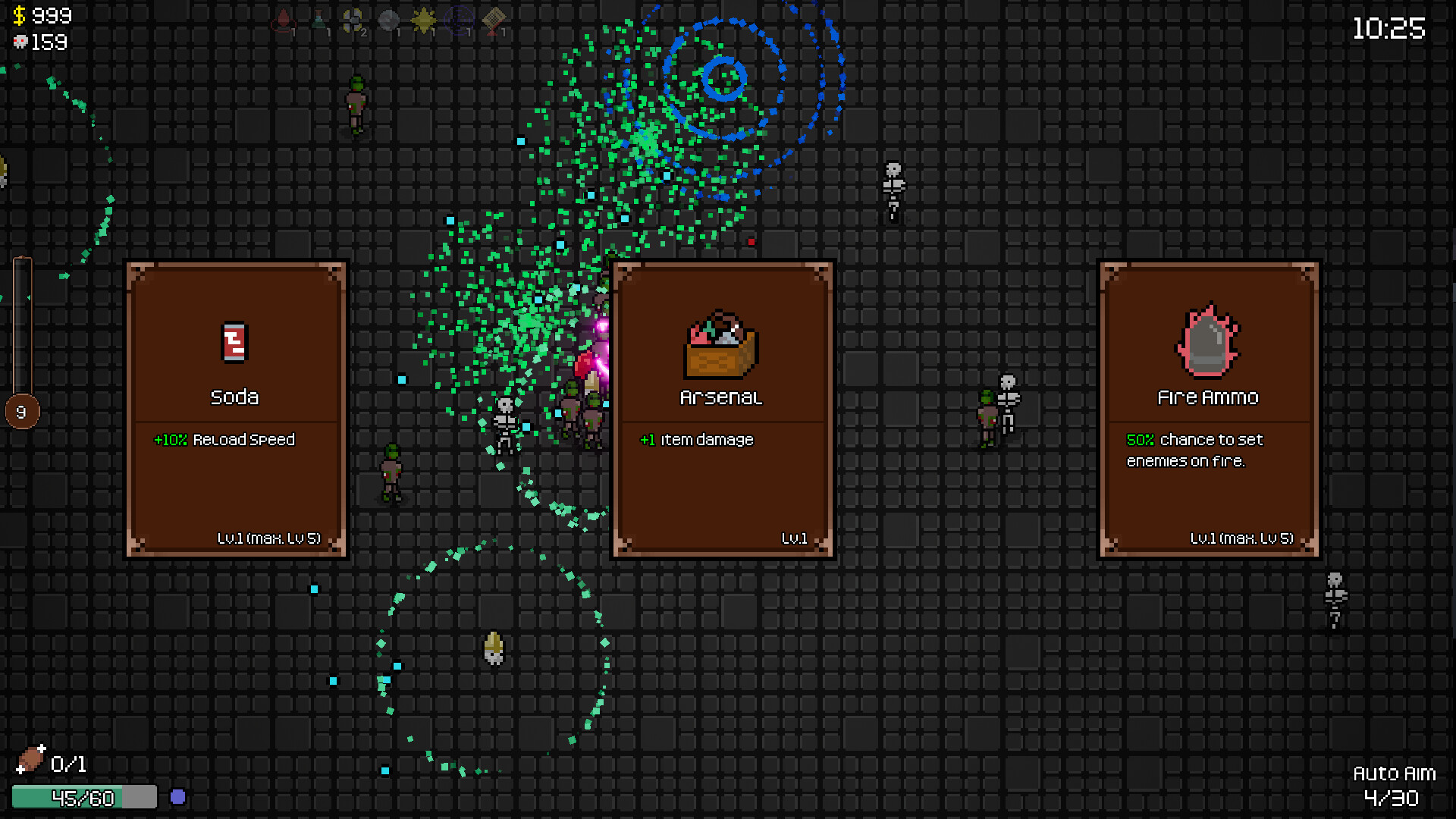Click the purple ammo dot toggle
This screenshot has height=819, width=1456.
[179, 795]
